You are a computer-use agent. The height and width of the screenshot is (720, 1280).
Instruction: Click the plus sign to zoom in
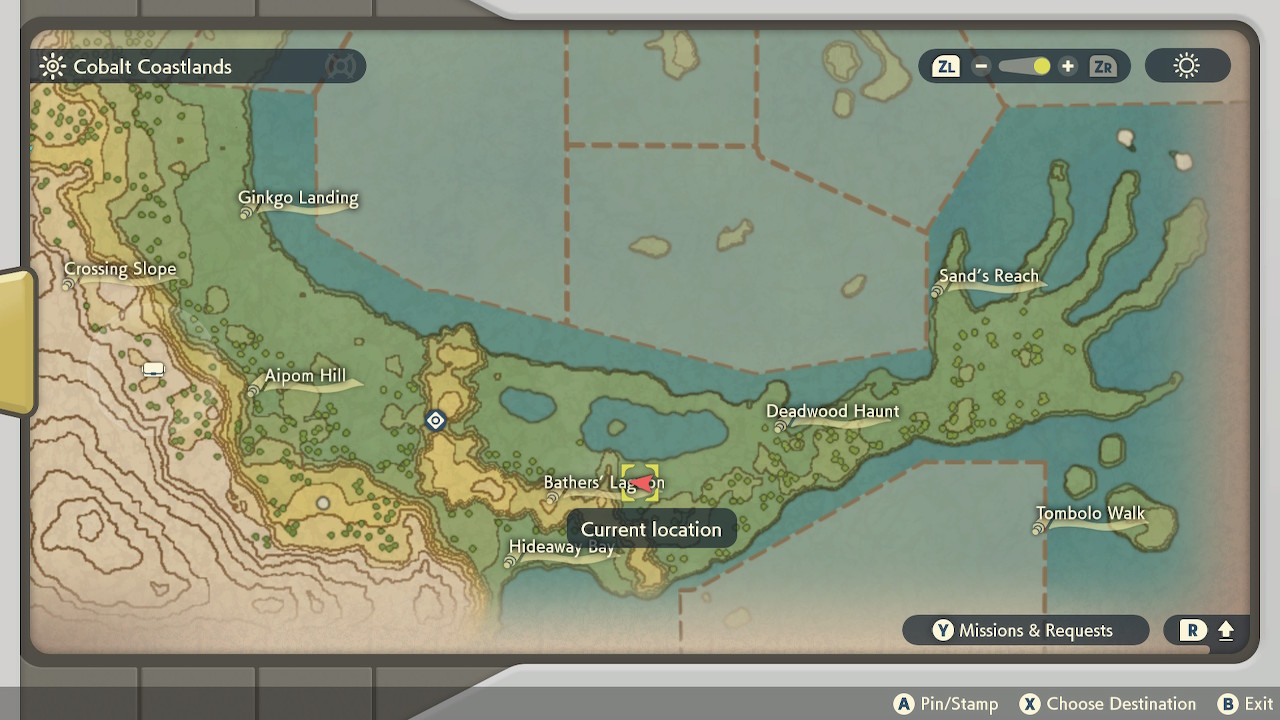(1068, 66)
